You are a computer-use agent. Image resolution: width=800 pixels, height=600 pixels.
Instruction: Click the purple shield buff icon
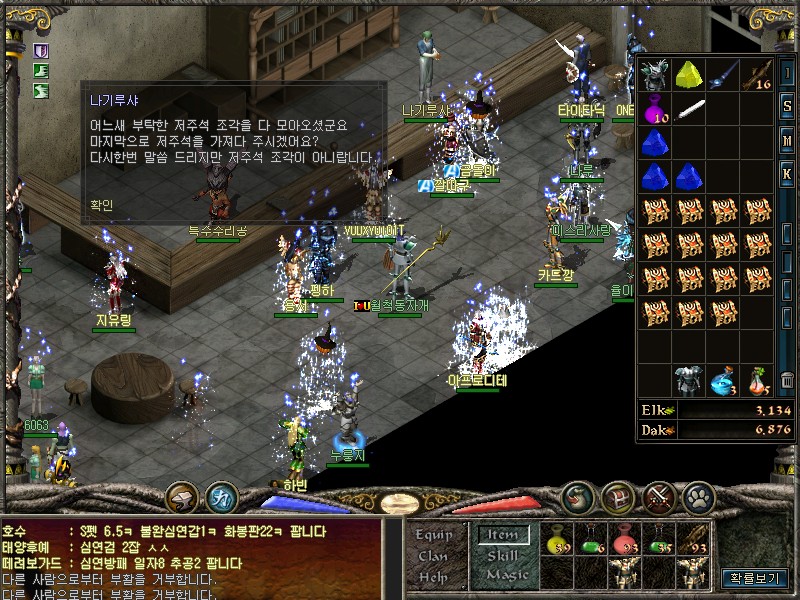tap(42, 48)
